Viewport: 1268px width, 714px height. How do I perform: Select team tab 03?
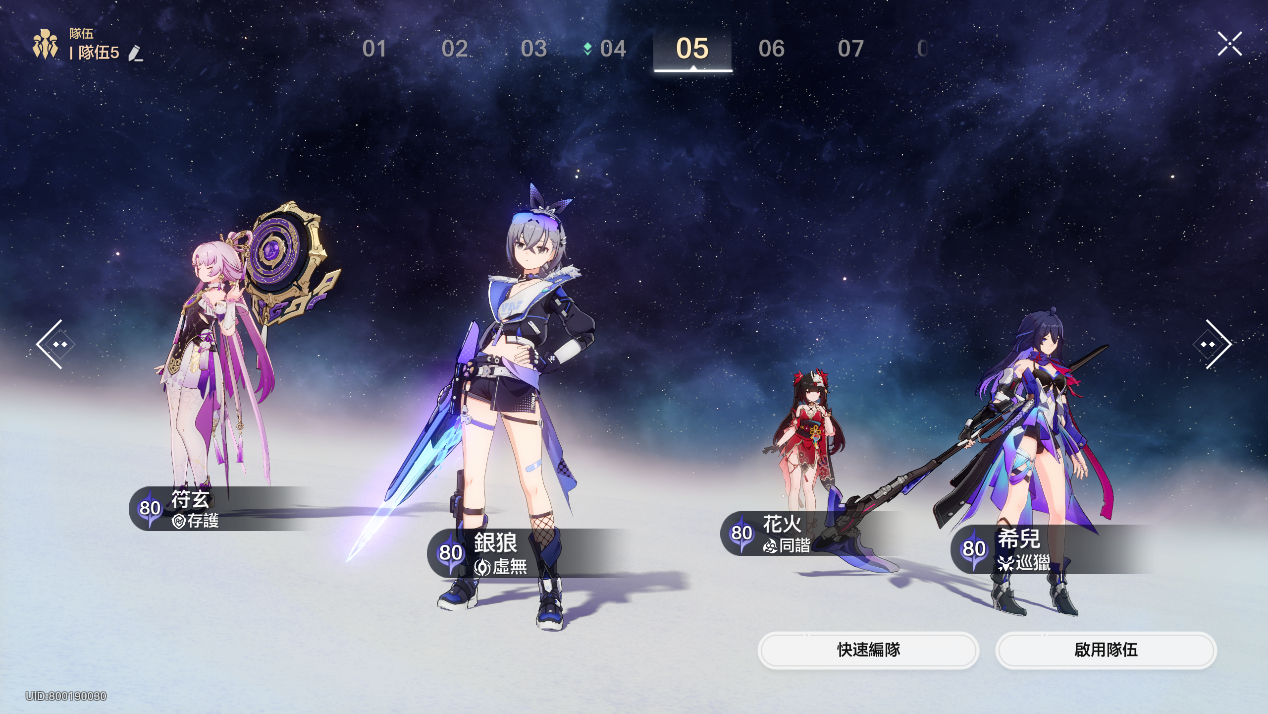click(534, 48)
